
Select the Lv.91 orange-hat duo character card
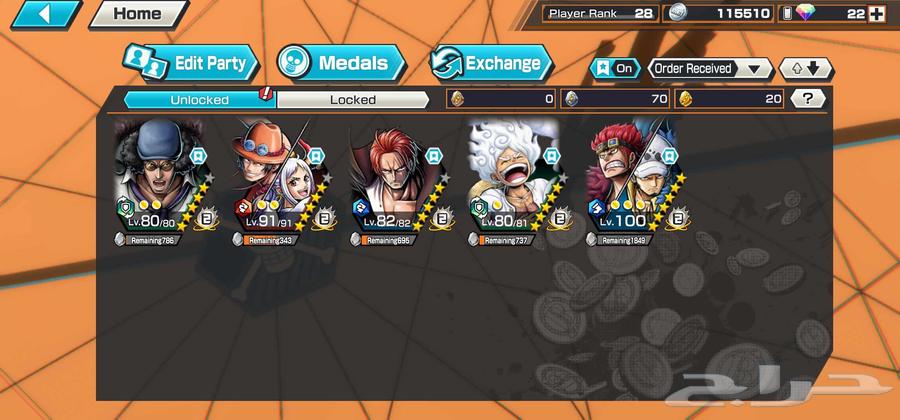click(x=277, y=178)
